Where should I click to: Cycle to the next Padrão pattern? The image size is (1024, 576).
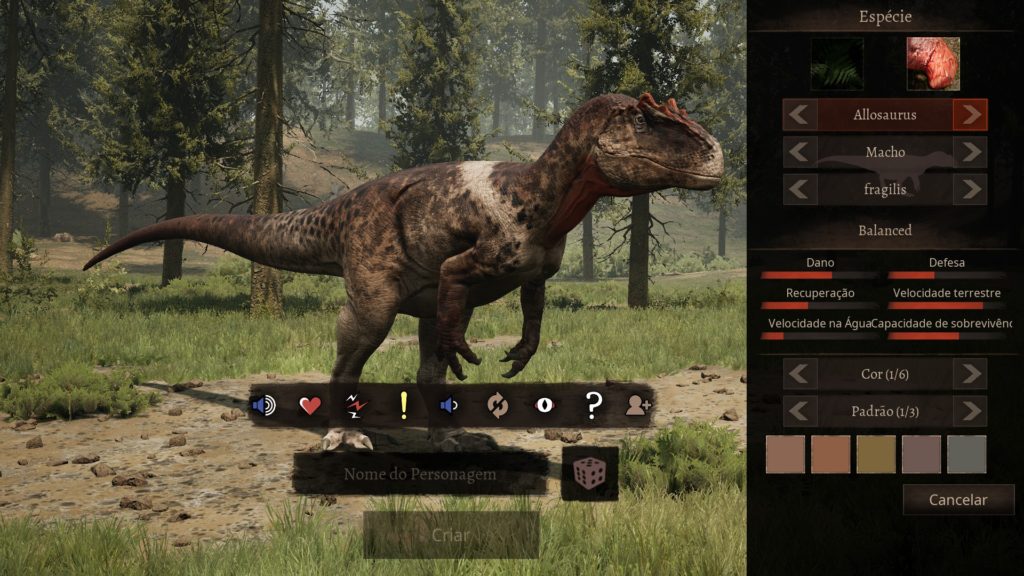[x=969, y=411]
